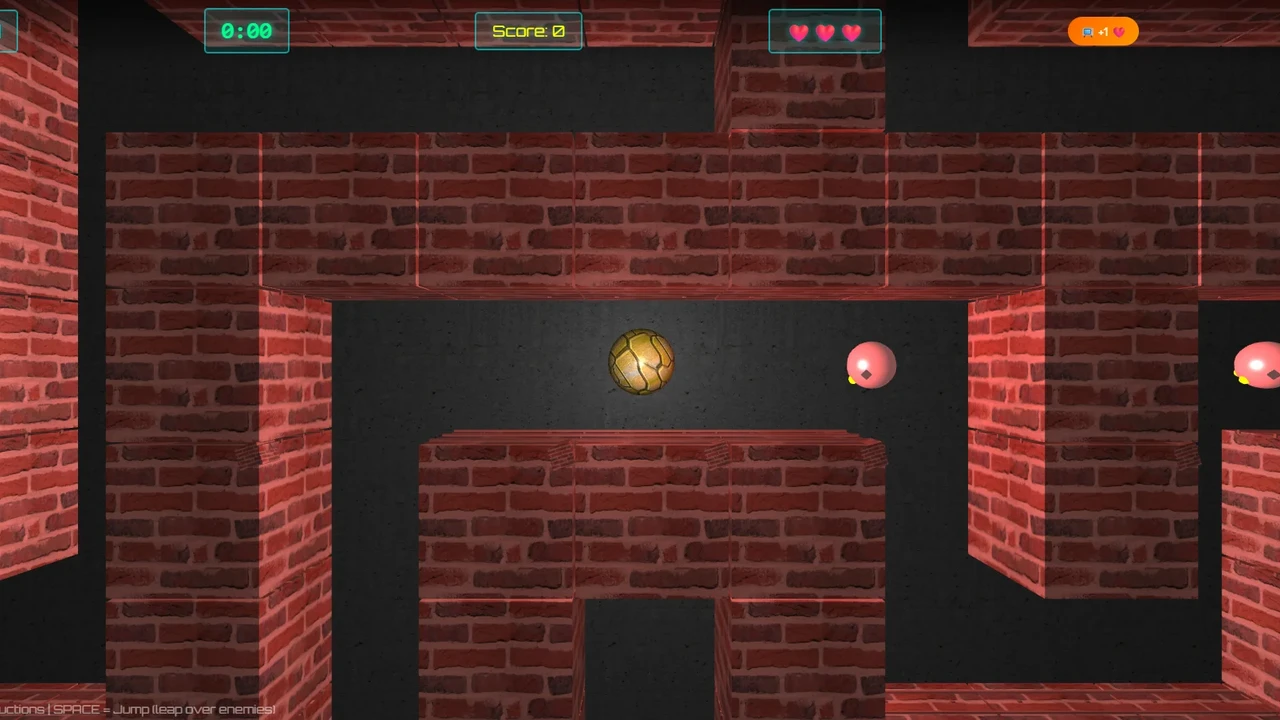
Task: Click the orange +1 heart reward button
Action: 1103,31
